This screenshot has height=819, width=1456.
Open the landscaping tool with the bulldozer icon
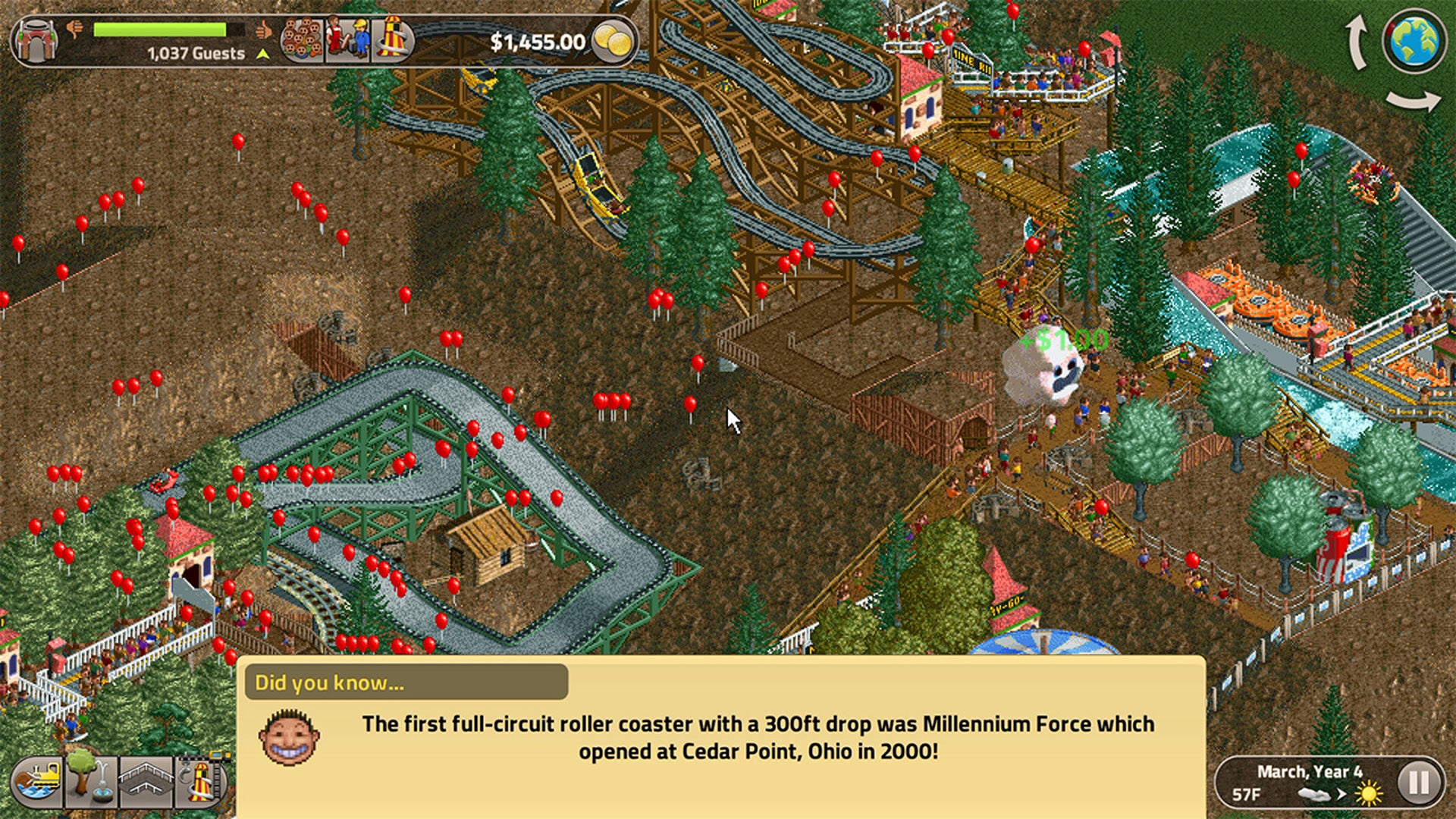pos(36,781)
